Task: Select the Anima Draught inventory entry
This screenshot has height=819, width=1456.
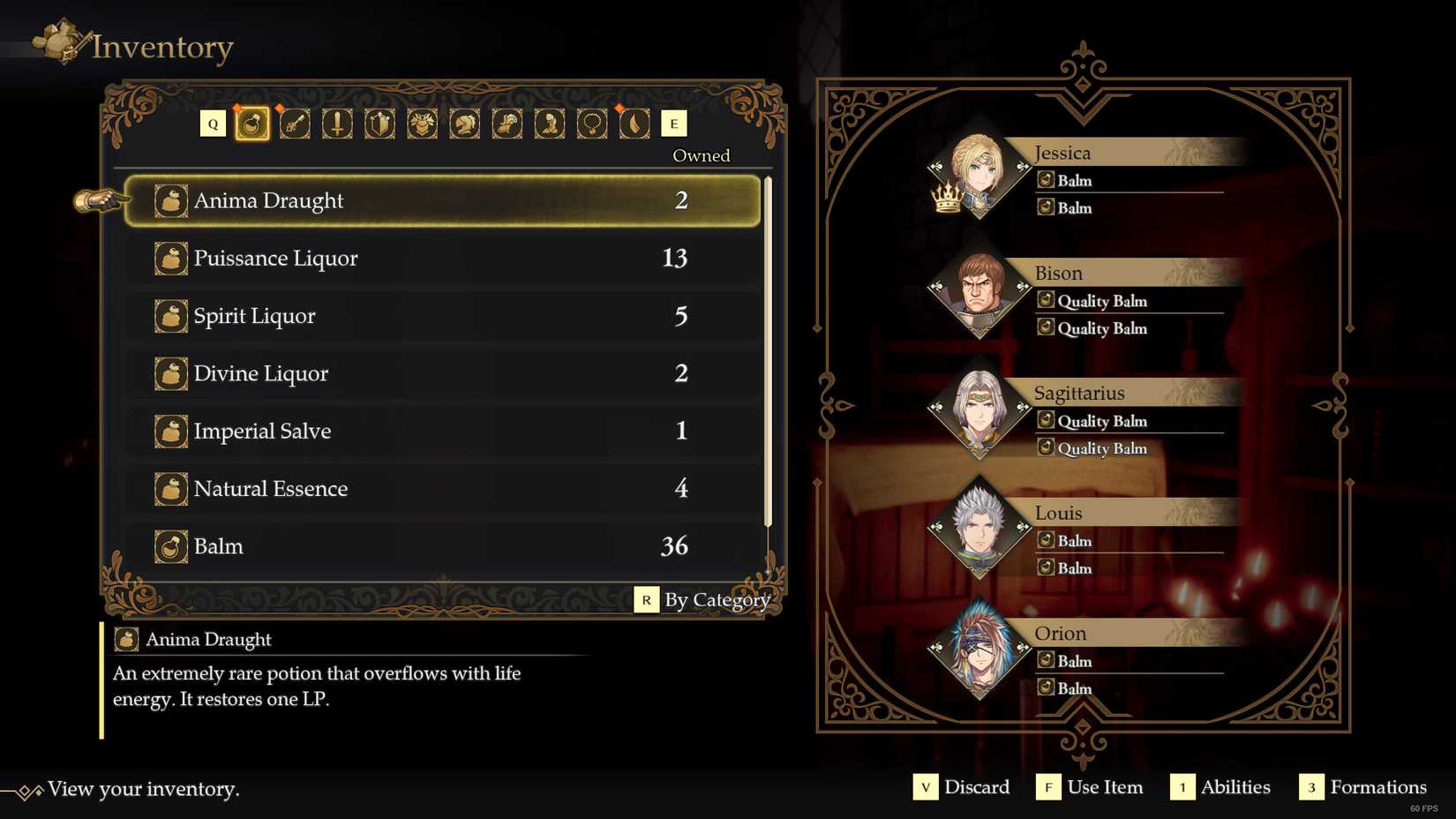Action: point(441,200)
